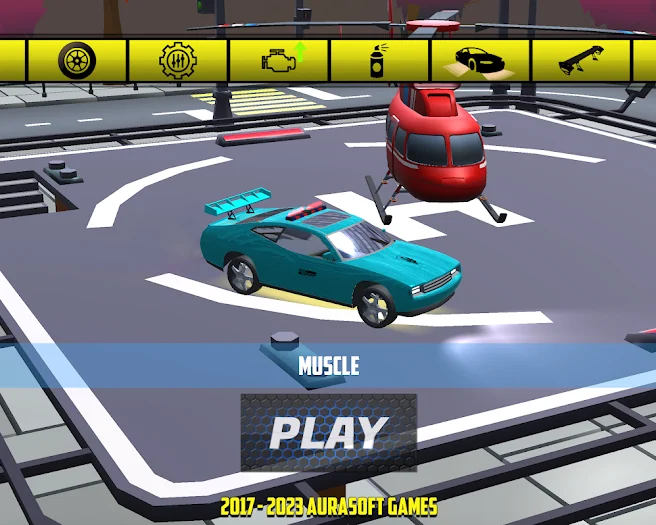Open the car body selection icon
The height and width of the screenshot is (525, 656).
[480, 60]
